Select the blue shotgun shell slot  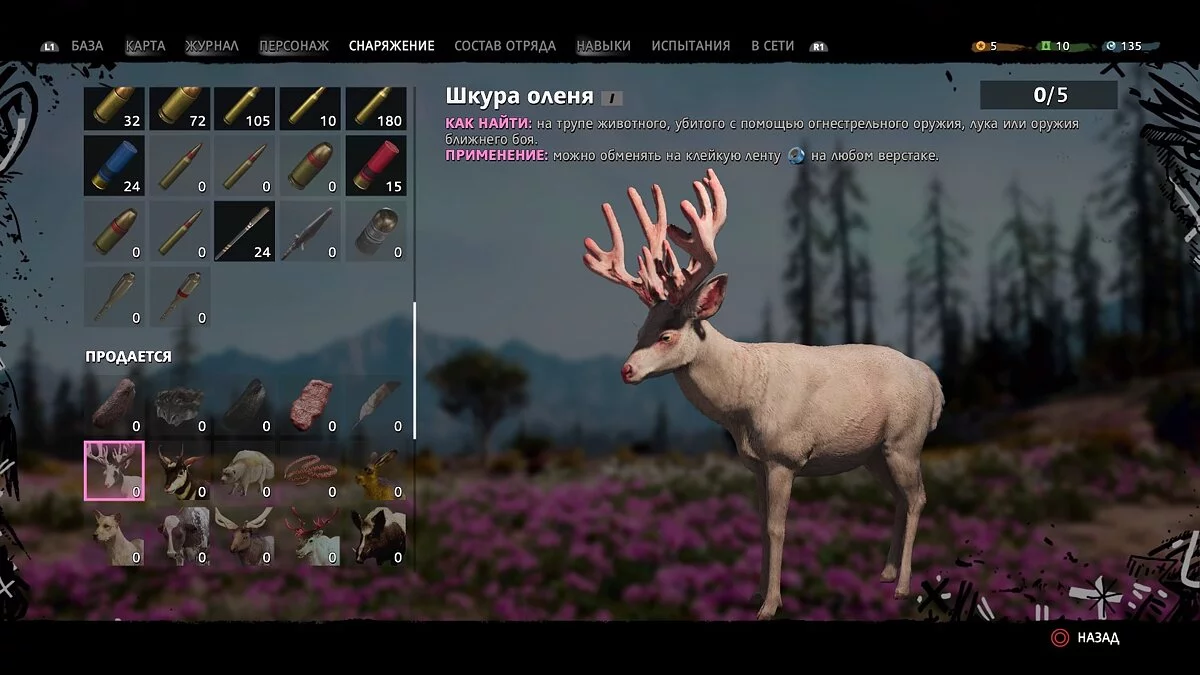pyautogui.click(x=114, y=165)
